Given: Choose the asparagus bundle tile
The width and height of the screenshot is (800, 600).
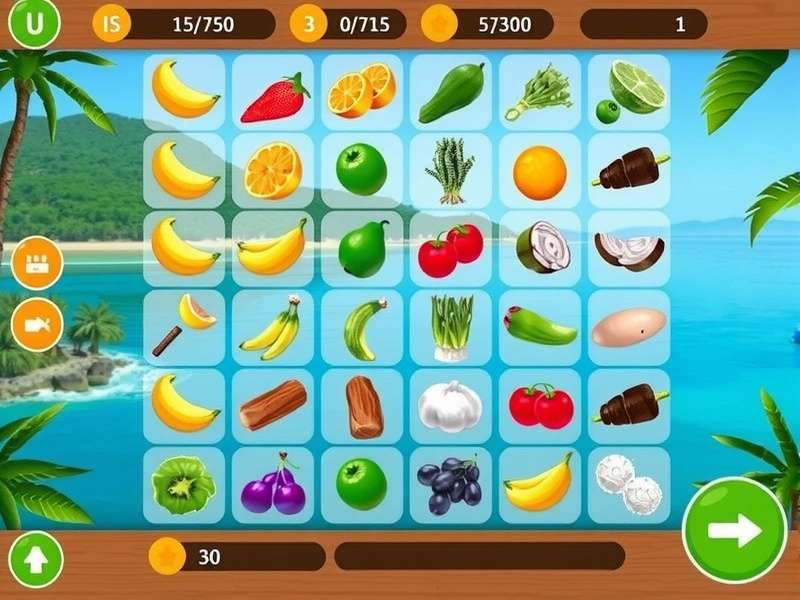Looking at the screenshot, I should (x=450, y=170).
